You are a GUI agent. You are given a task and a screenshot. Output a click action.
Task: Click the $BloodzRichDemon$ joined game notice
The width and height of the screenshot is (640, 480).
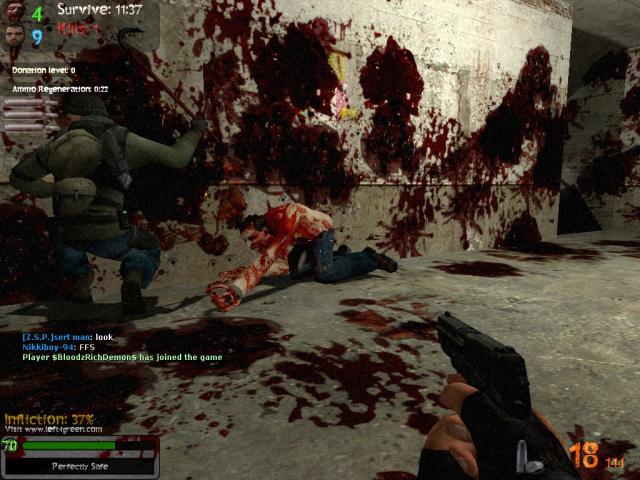[122, 357]
